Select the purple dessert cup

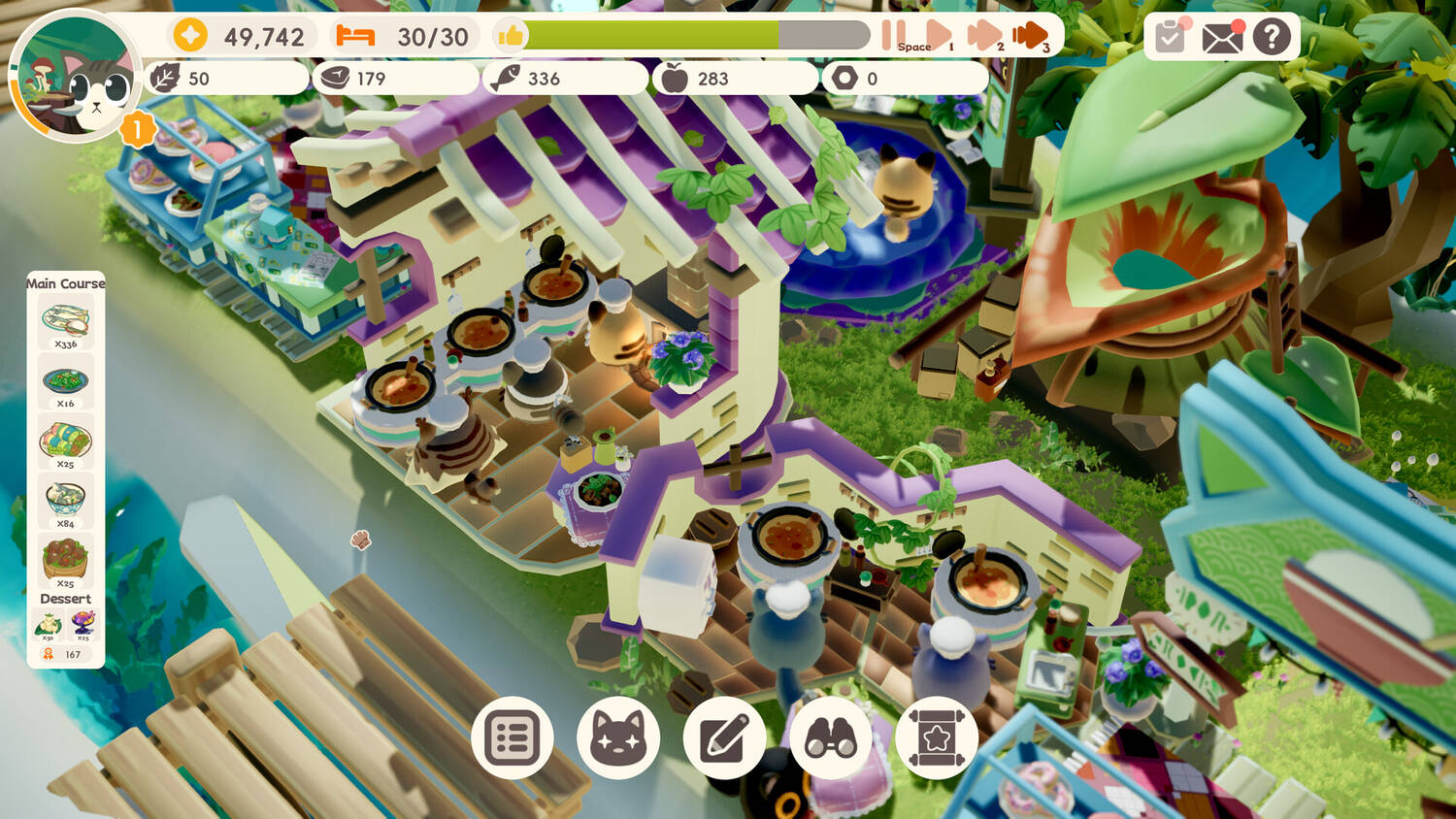pyautogui.click(x=83, y=623)
